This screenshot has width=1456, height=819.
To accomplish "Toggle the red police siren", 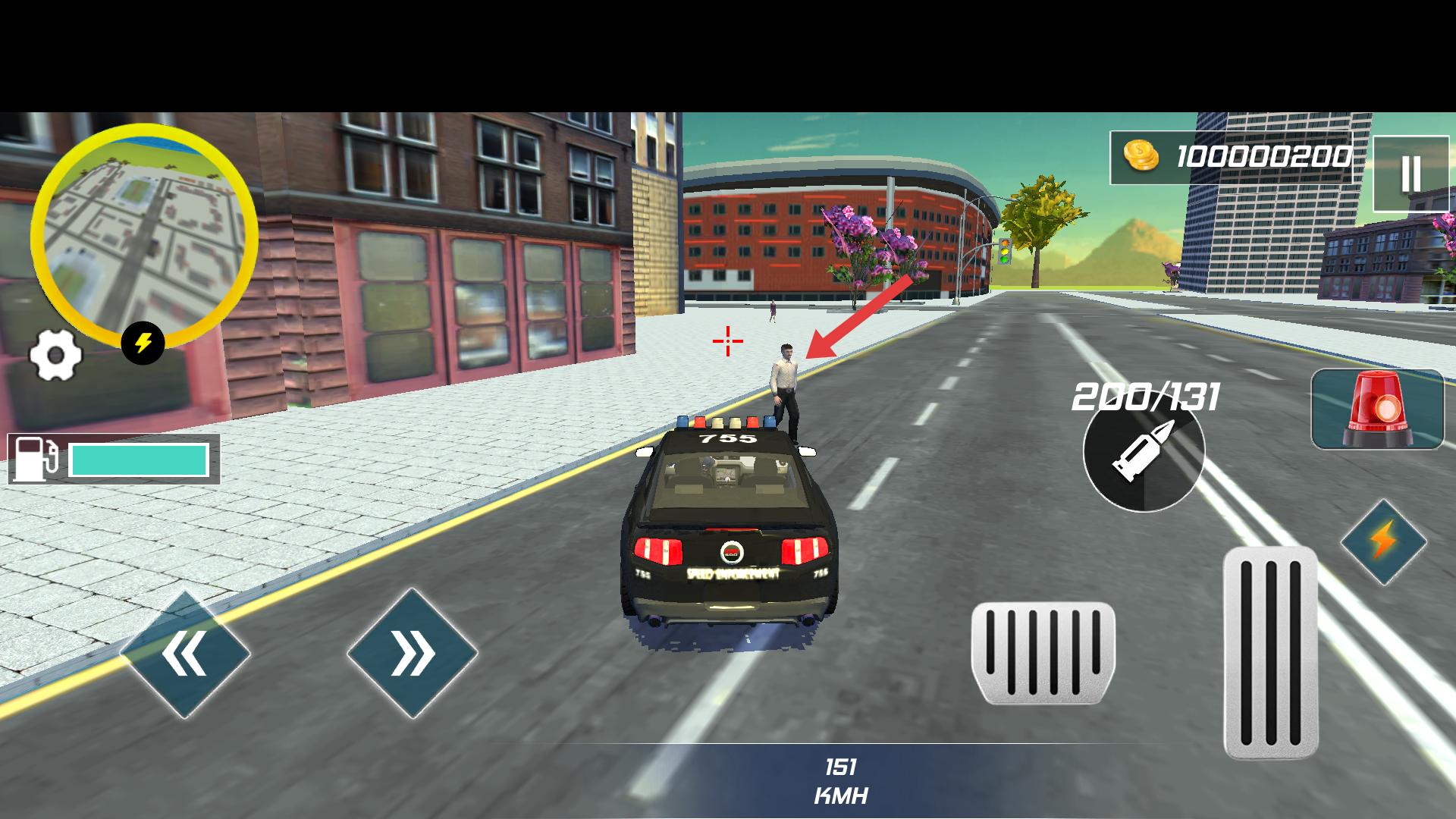I will (x=1377, y=409).
